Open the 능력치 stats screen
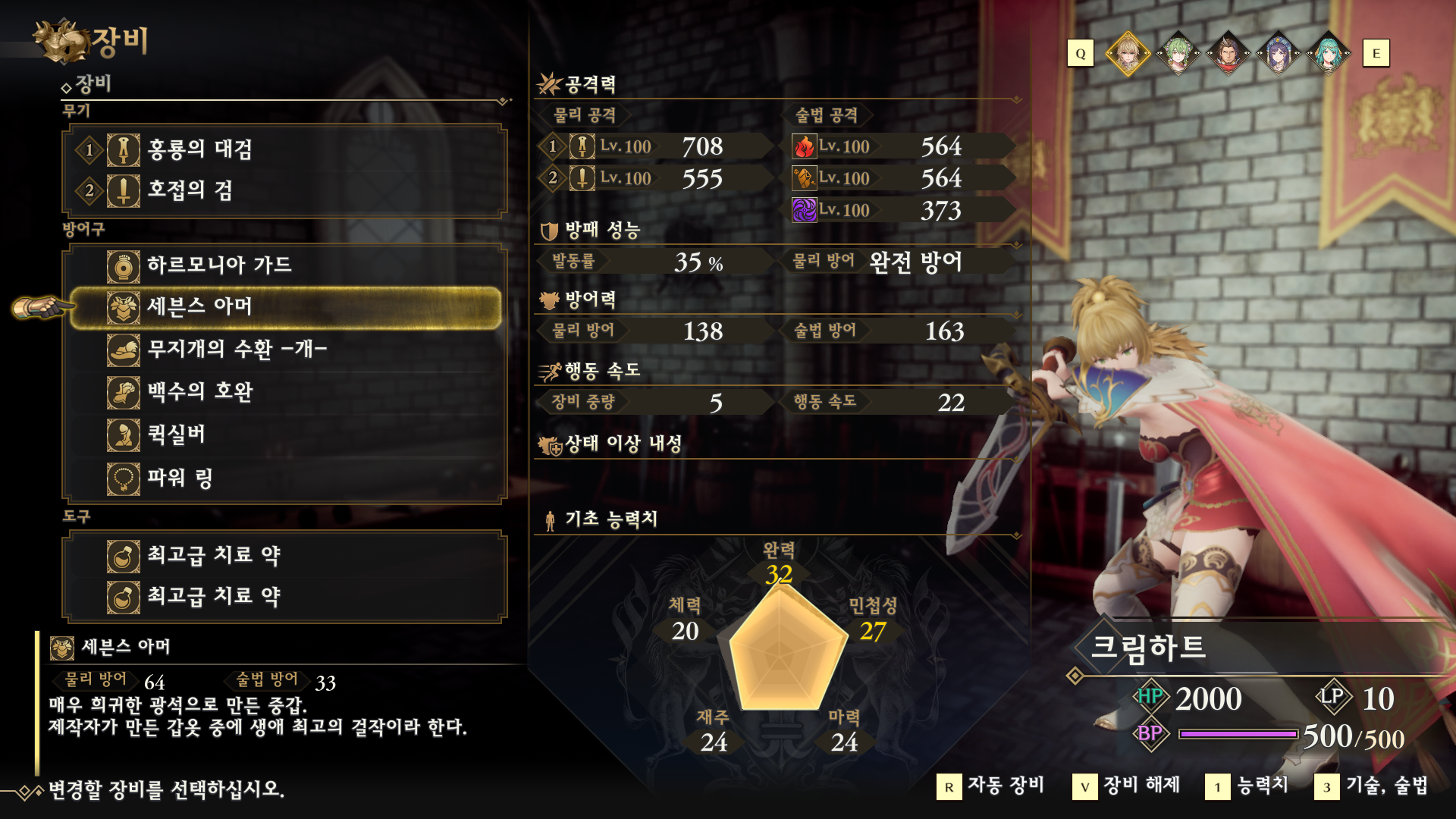The image size is (1456, 819). tap(1247, 786)
